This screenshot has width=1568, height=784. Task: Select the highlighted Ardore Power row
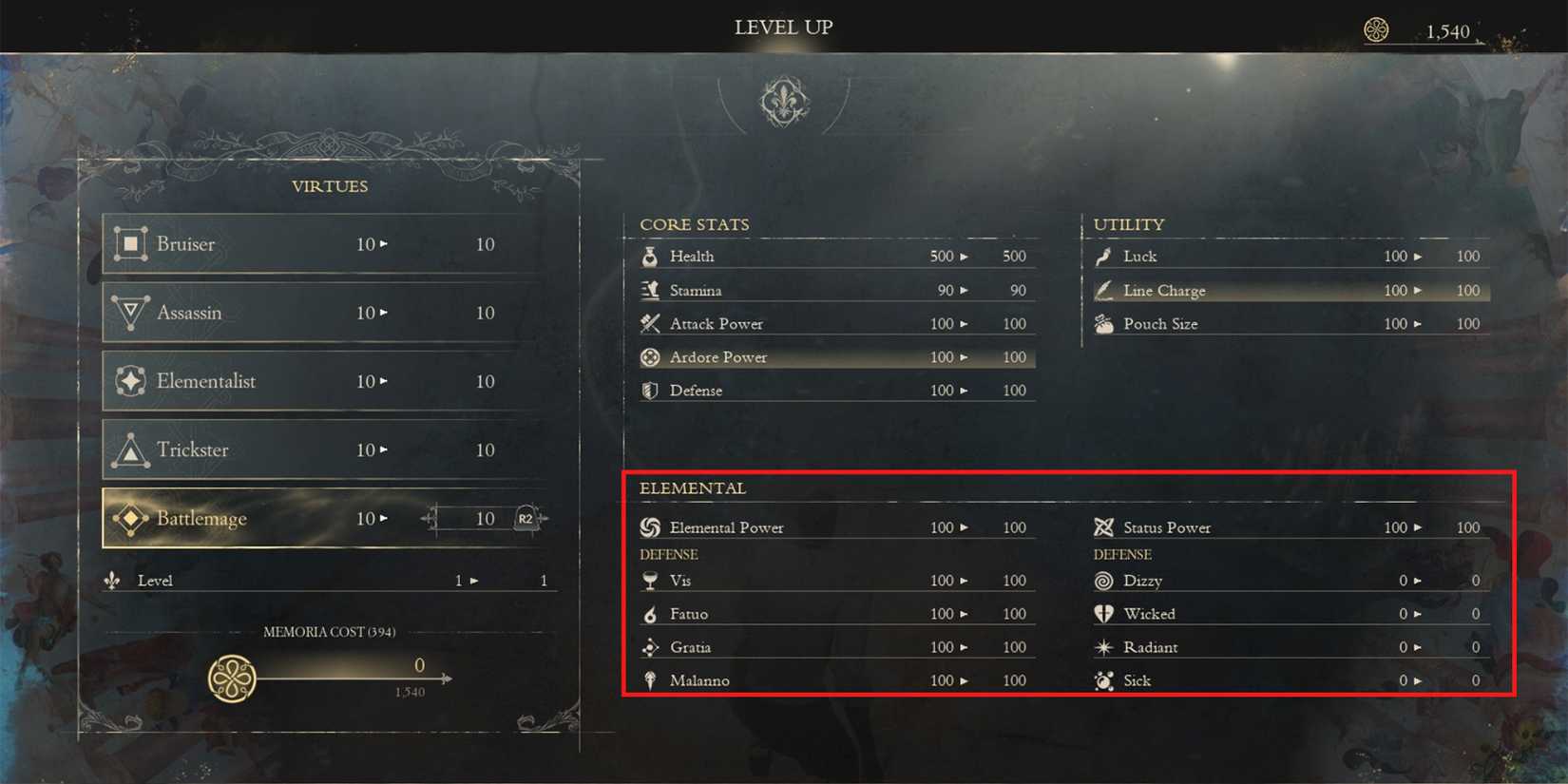click(x=836, y=357)
